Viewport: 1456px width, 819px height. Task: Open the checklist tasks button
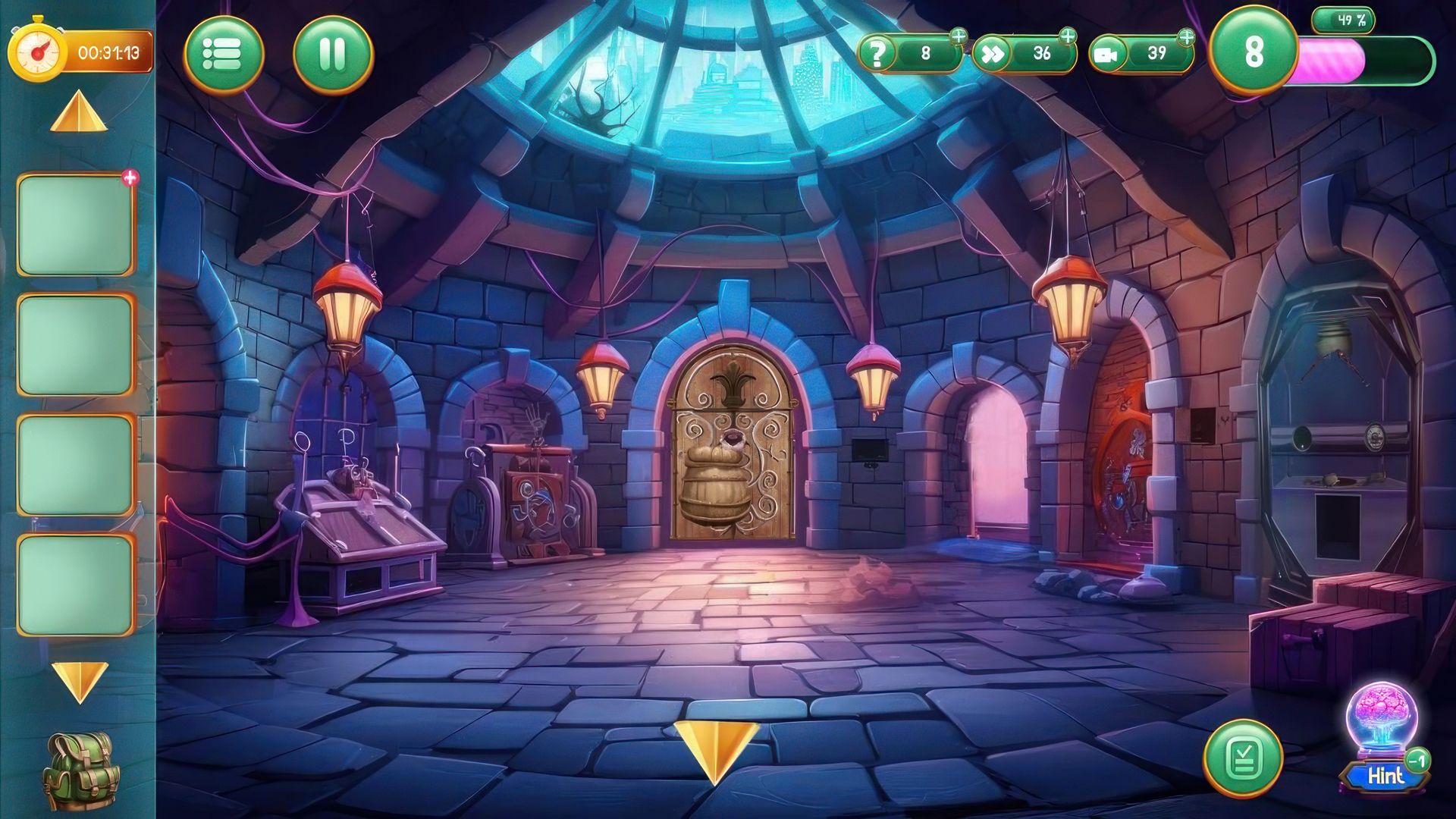point(1243,758)
